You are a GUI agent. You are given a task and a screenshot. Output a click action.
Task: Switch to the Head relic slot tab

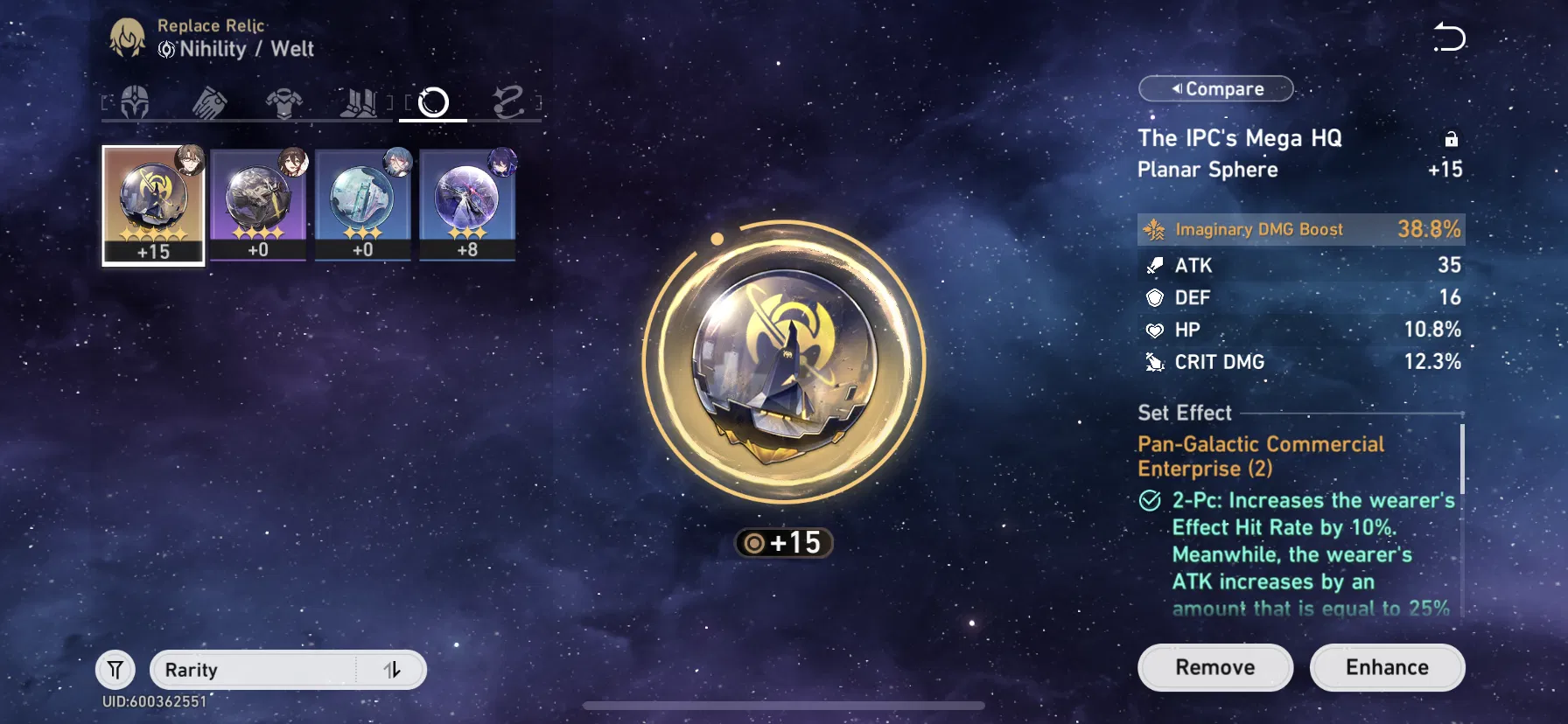pos(132,102)
